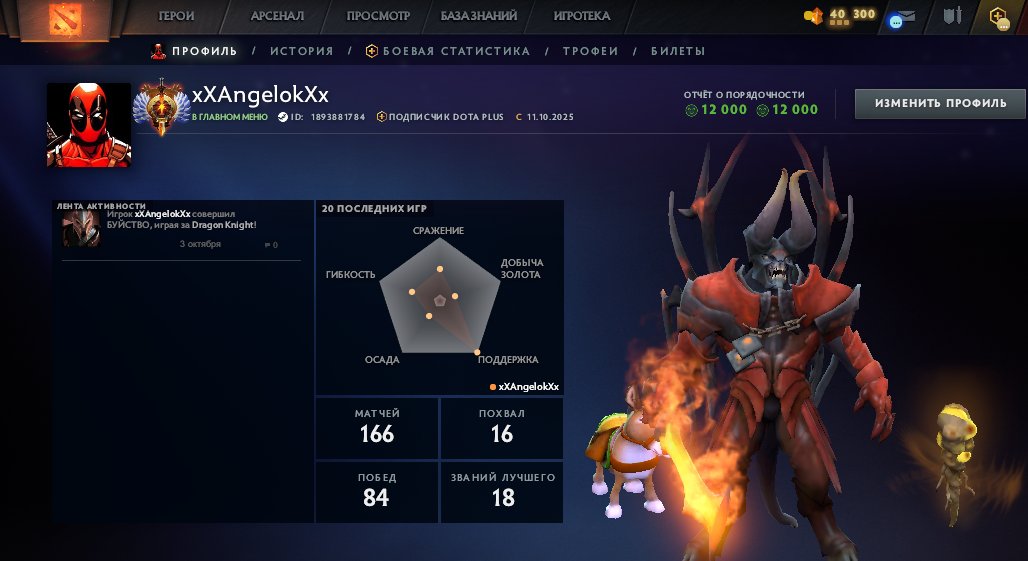The width and height of the screenshot is (1028, 561).
Task: Click the ЗВАНИЙ ЛУЧШЕГО stat tile
Action: click(x=502, y=489)
